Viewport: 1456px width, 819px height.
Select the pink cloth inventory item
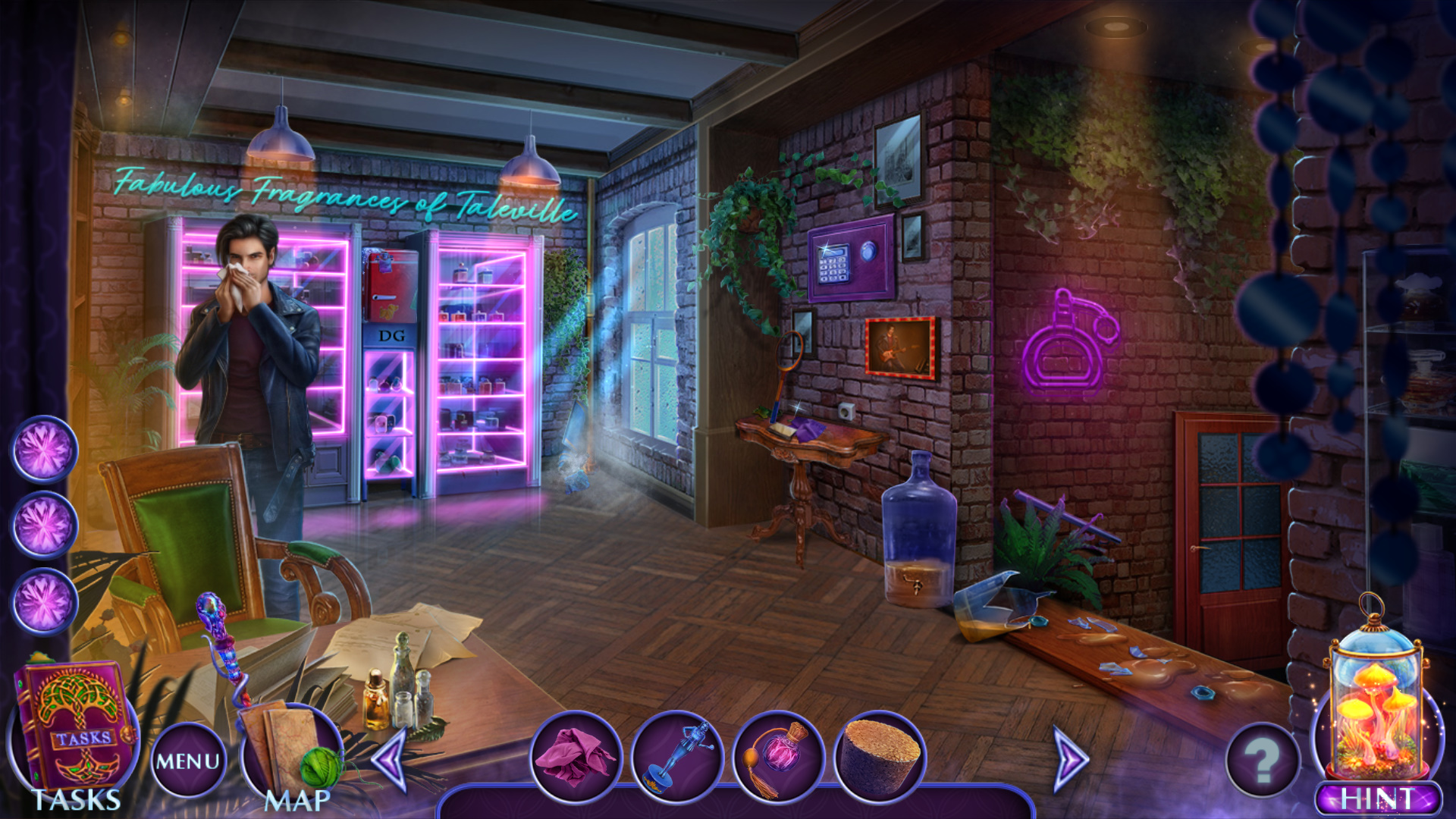pyautogui.click(x=575, y=755)
